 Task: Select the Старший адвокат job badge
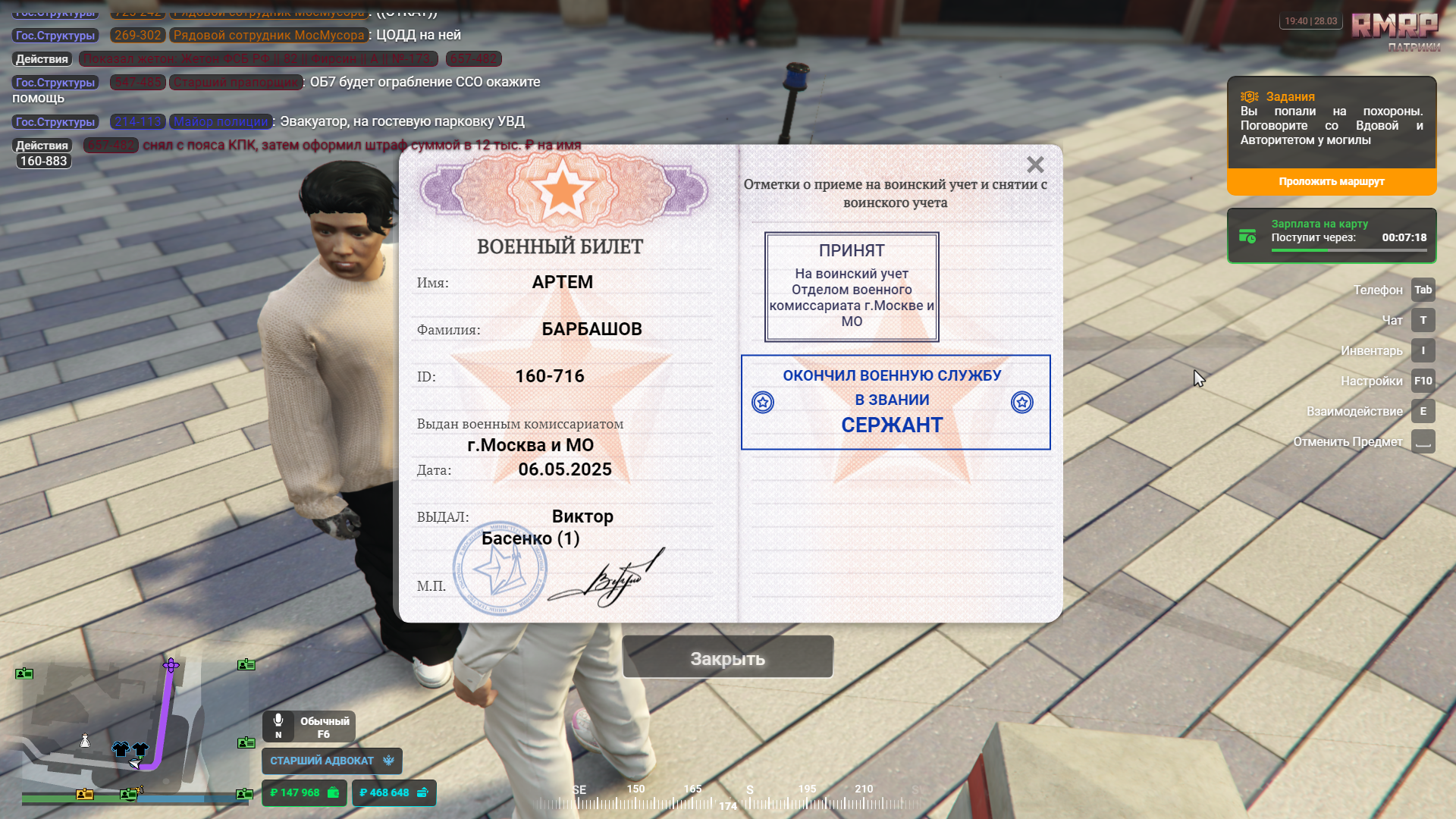[x=331, y=761]
